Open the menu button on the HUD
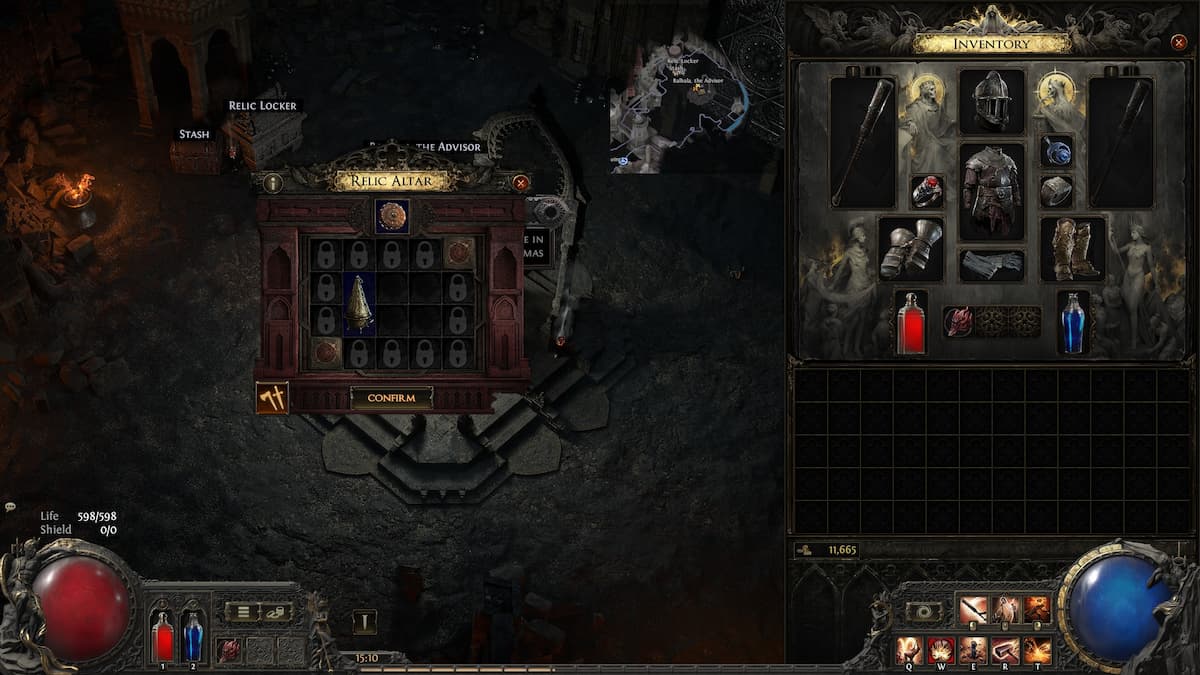1200x675 pixels. pyautogui.click(x=242, y=612)
